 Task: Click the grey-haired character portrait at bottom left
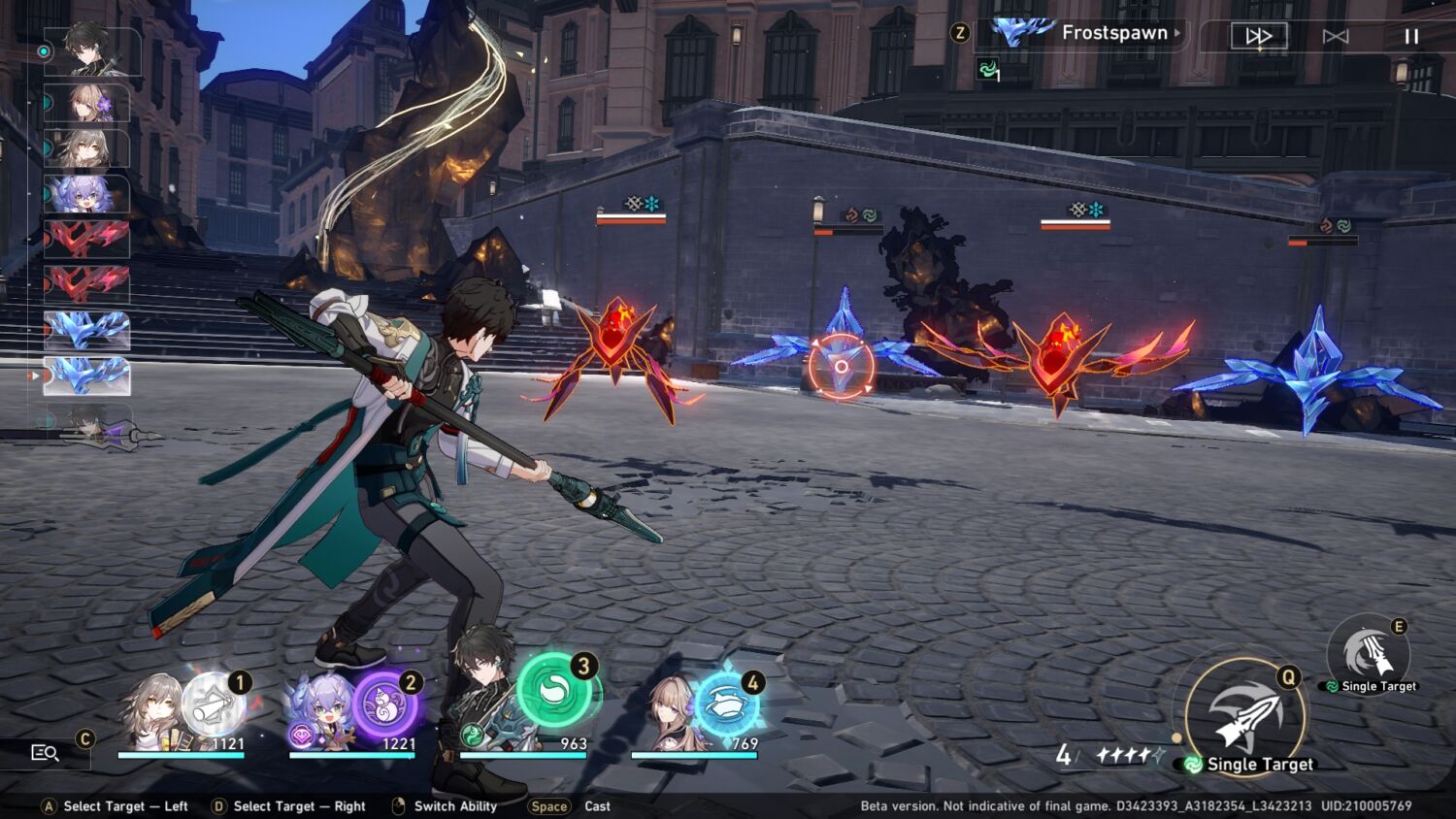click(150, 713)
